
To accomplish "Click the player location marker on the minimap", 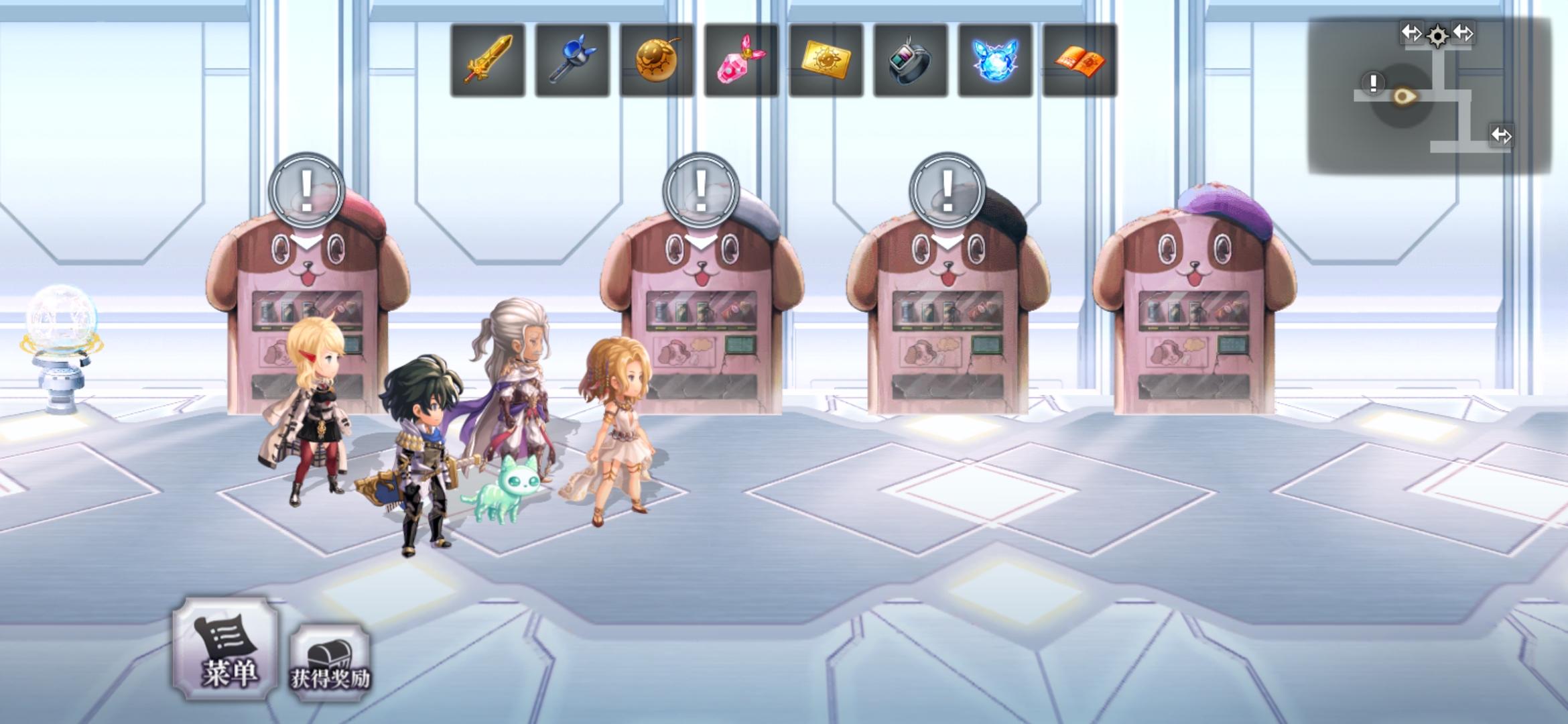I will pos(1404,95).
